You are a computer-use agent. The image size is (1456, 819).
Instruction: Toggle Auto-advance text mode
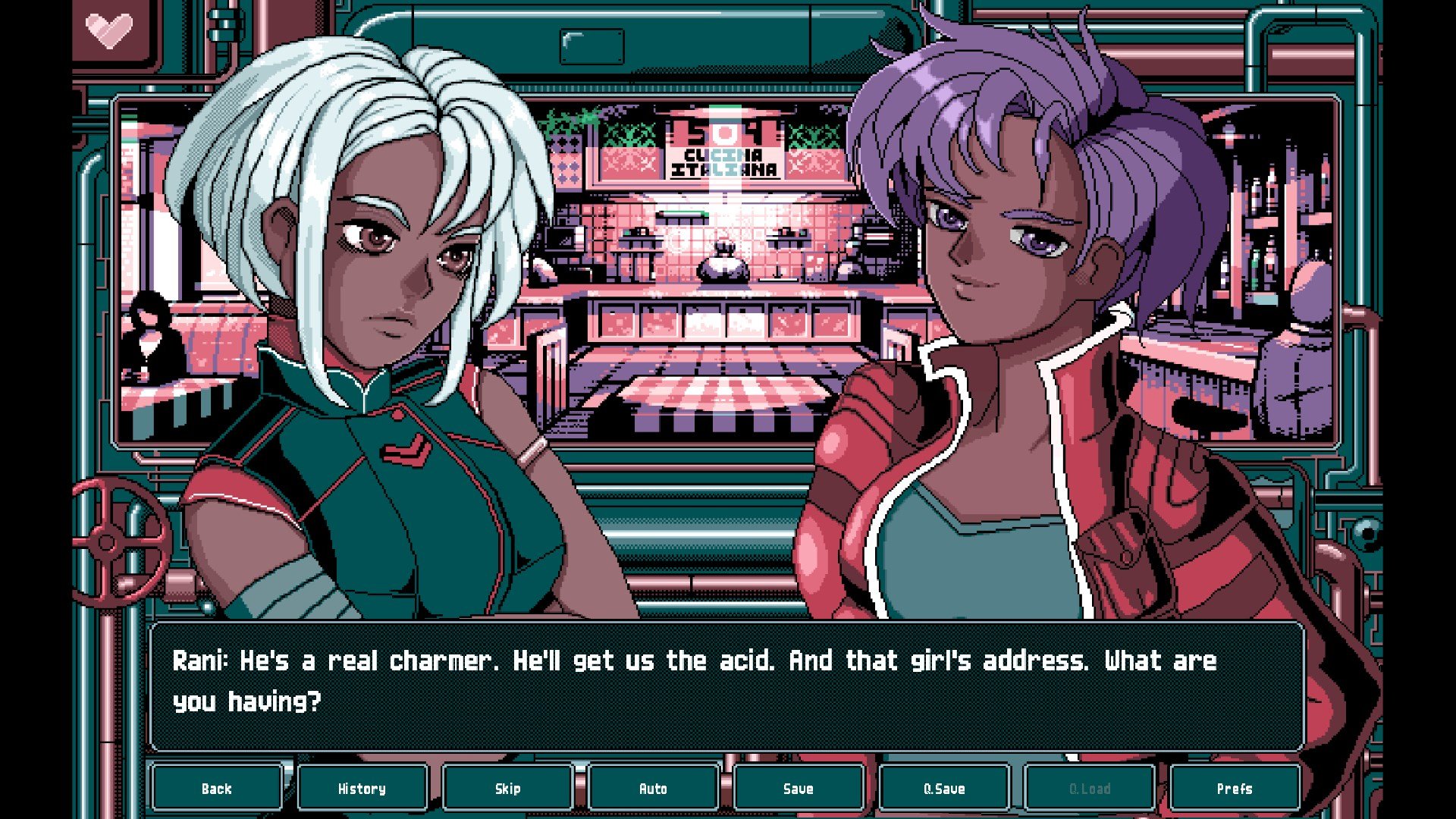coord(653,789)
